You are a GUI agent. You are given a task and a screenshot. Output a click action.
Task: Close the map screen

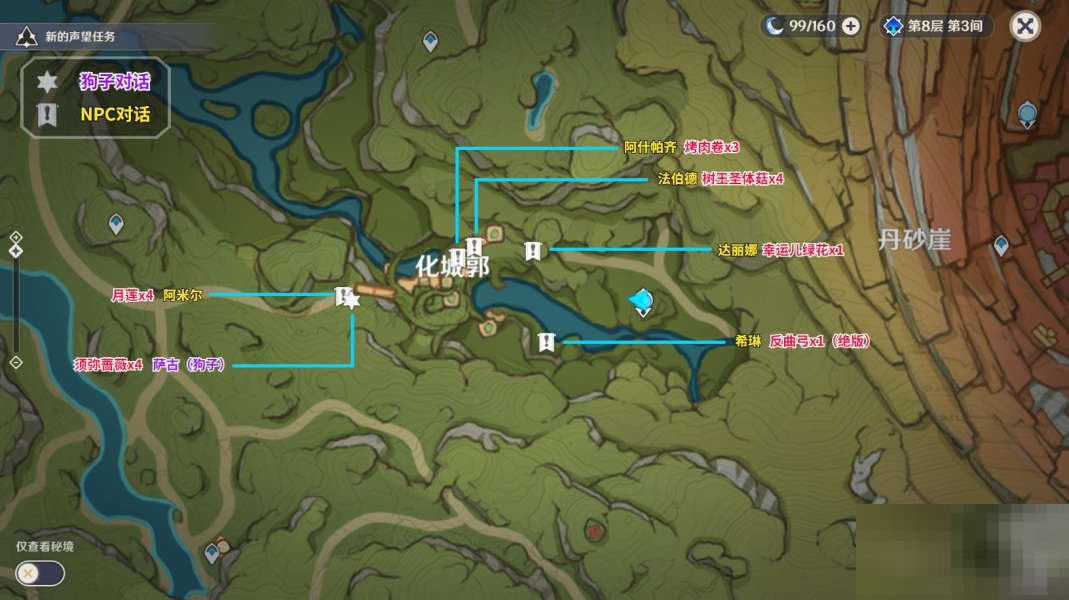point(1024,26)
